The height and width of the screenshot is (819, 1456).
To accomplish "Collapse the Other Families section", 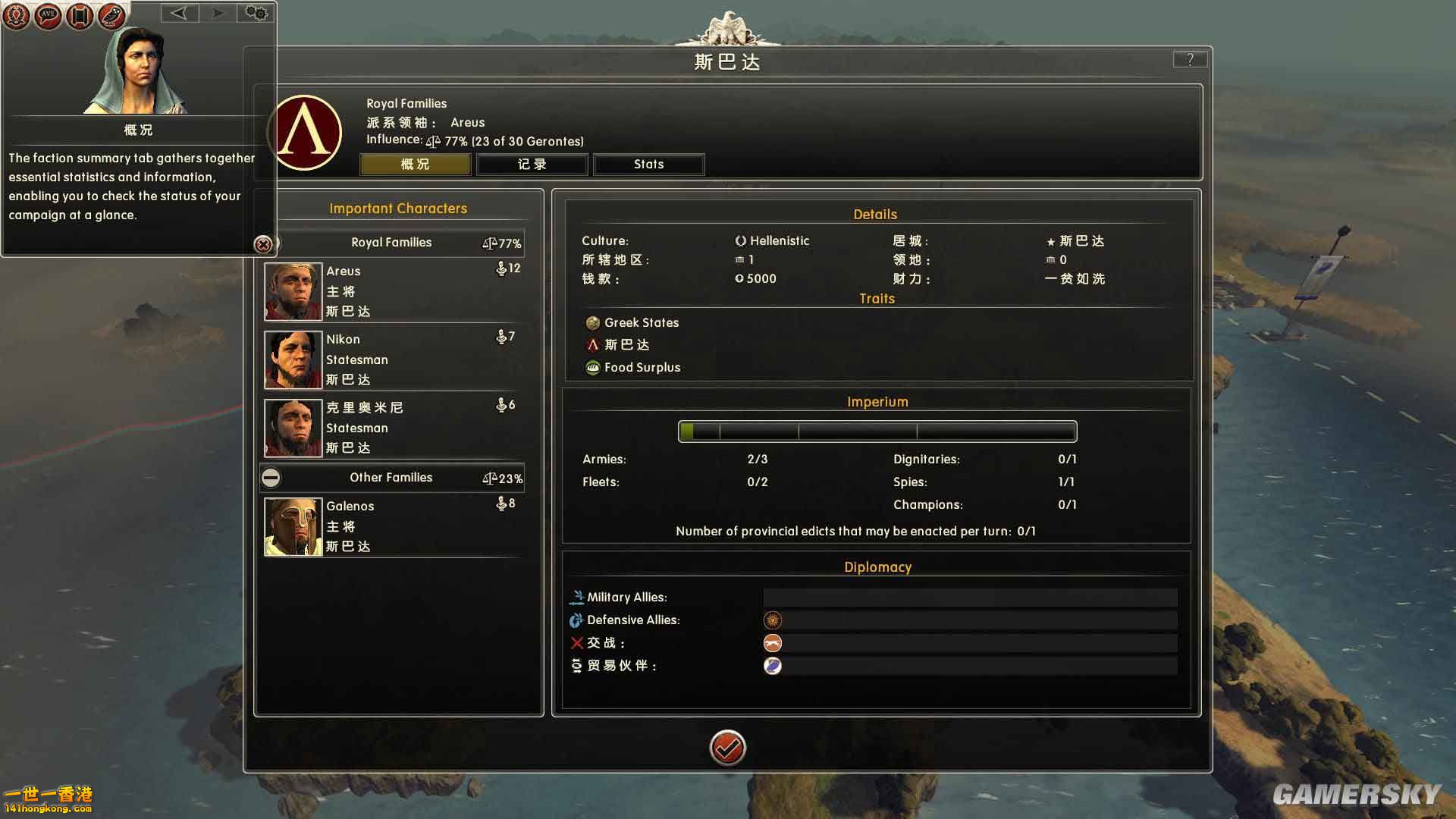I will pyautogui.click(x=271, y=478).
